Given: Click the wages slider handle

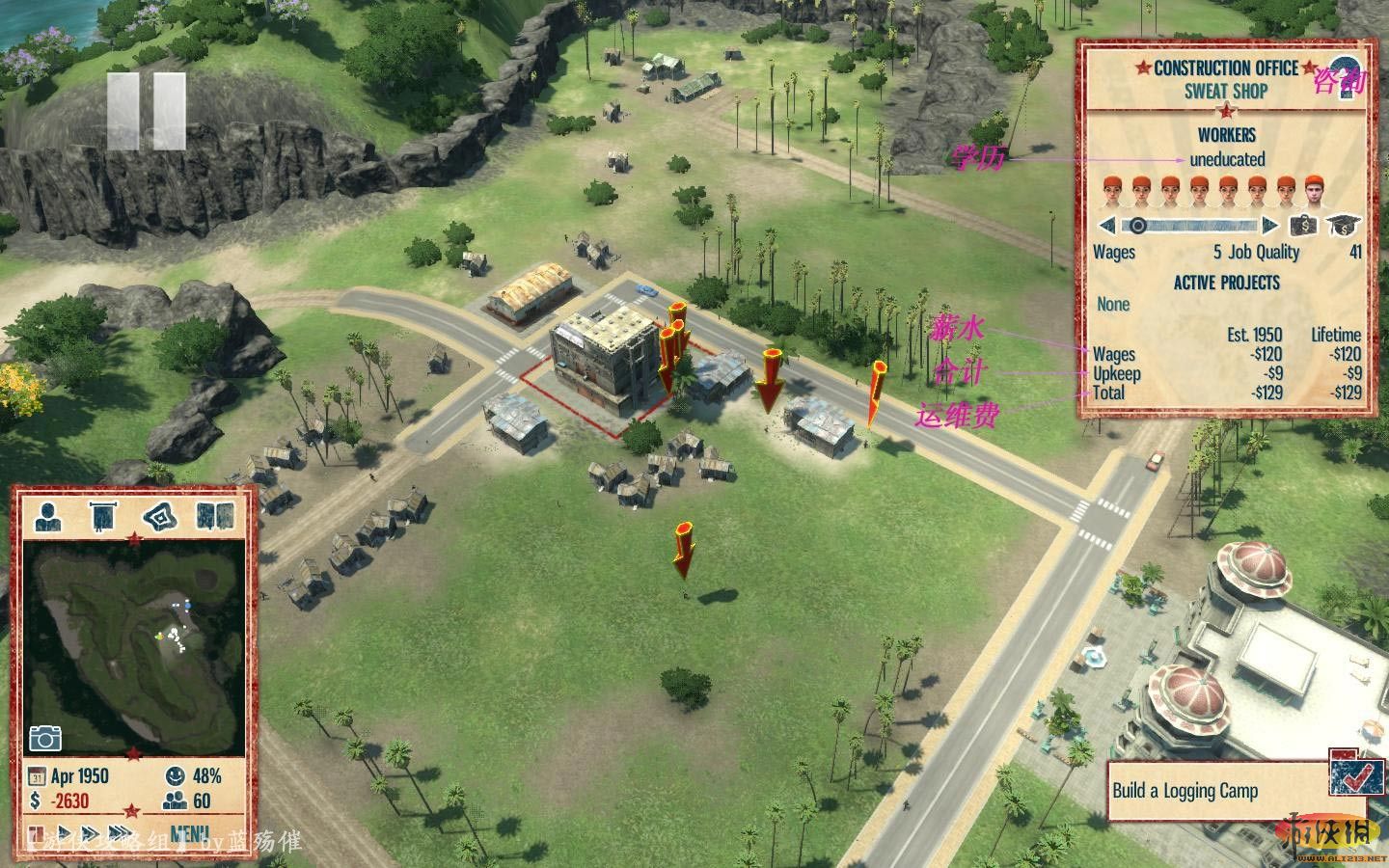Looking at the screenshot, I should [x=1138, y=226].
